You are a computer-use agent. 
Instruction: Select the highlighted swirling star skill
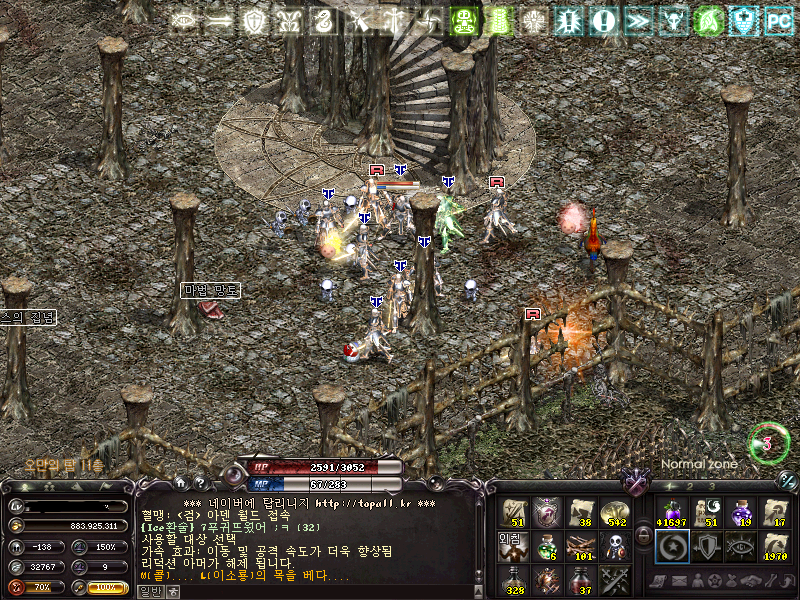point(670,546)
